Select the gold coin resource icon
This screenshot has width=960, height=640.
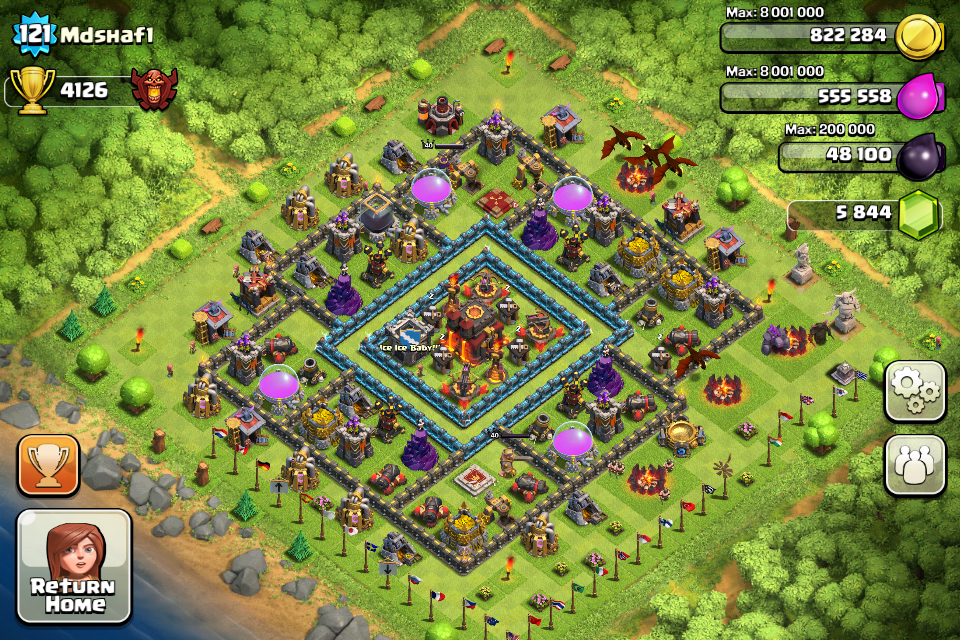918,38
